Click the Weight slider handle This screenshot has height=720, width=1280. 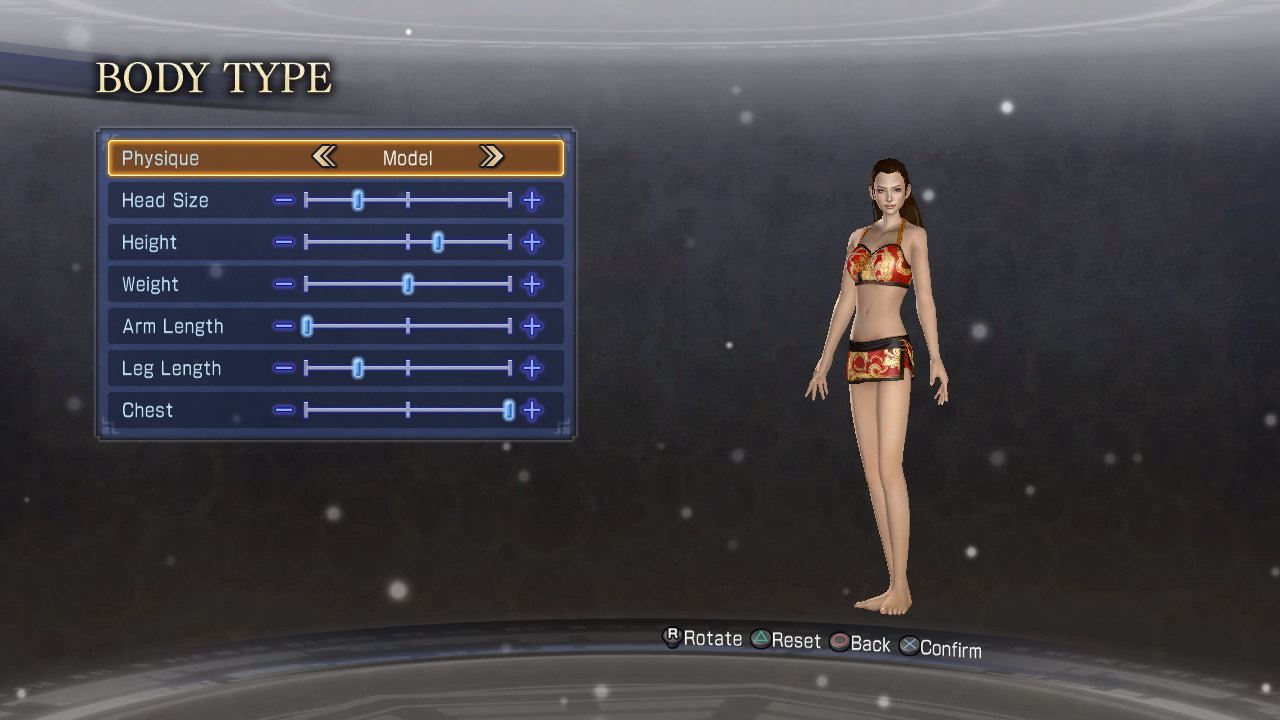pos(408,284)
